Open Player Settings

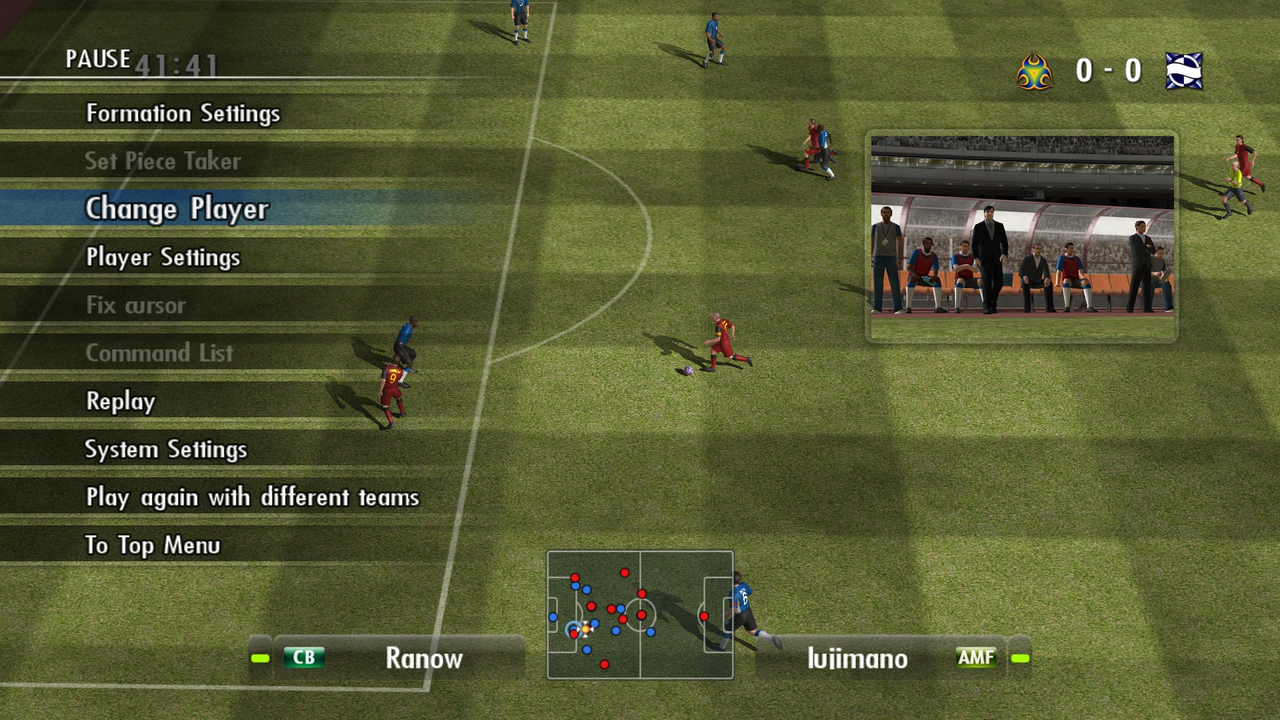coord(163,257)
